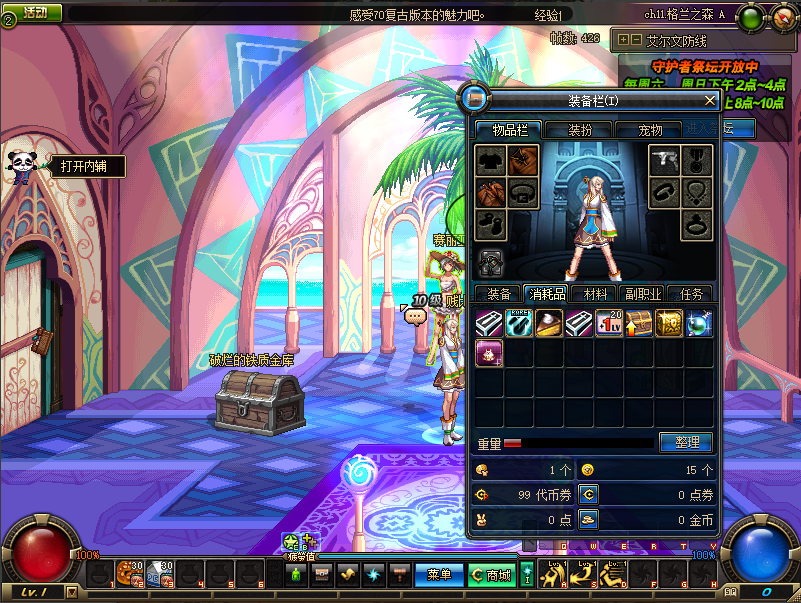Switch to the 装扮 costume tab
Image resolution: width=801 pixels, height=603 pixels.
(x=580, y=129)
